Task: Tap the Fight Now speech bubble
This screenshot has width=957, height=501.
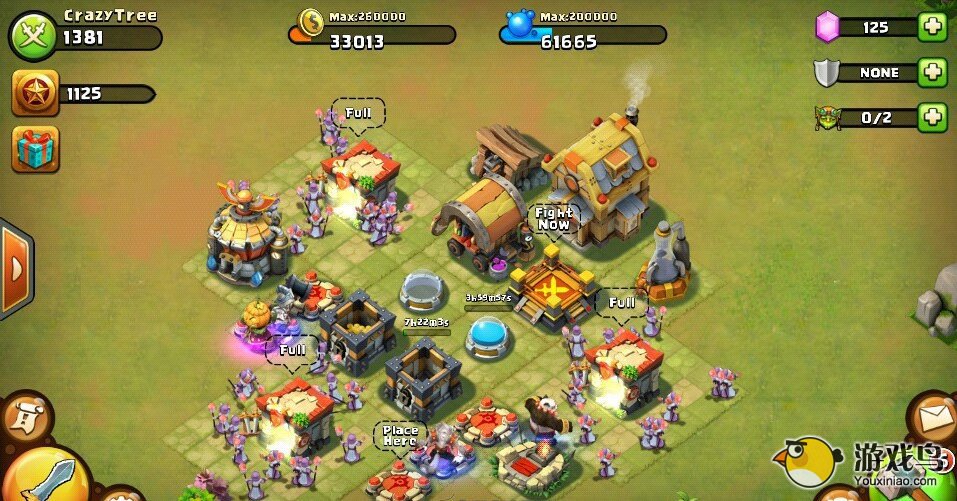Action: 553,218
